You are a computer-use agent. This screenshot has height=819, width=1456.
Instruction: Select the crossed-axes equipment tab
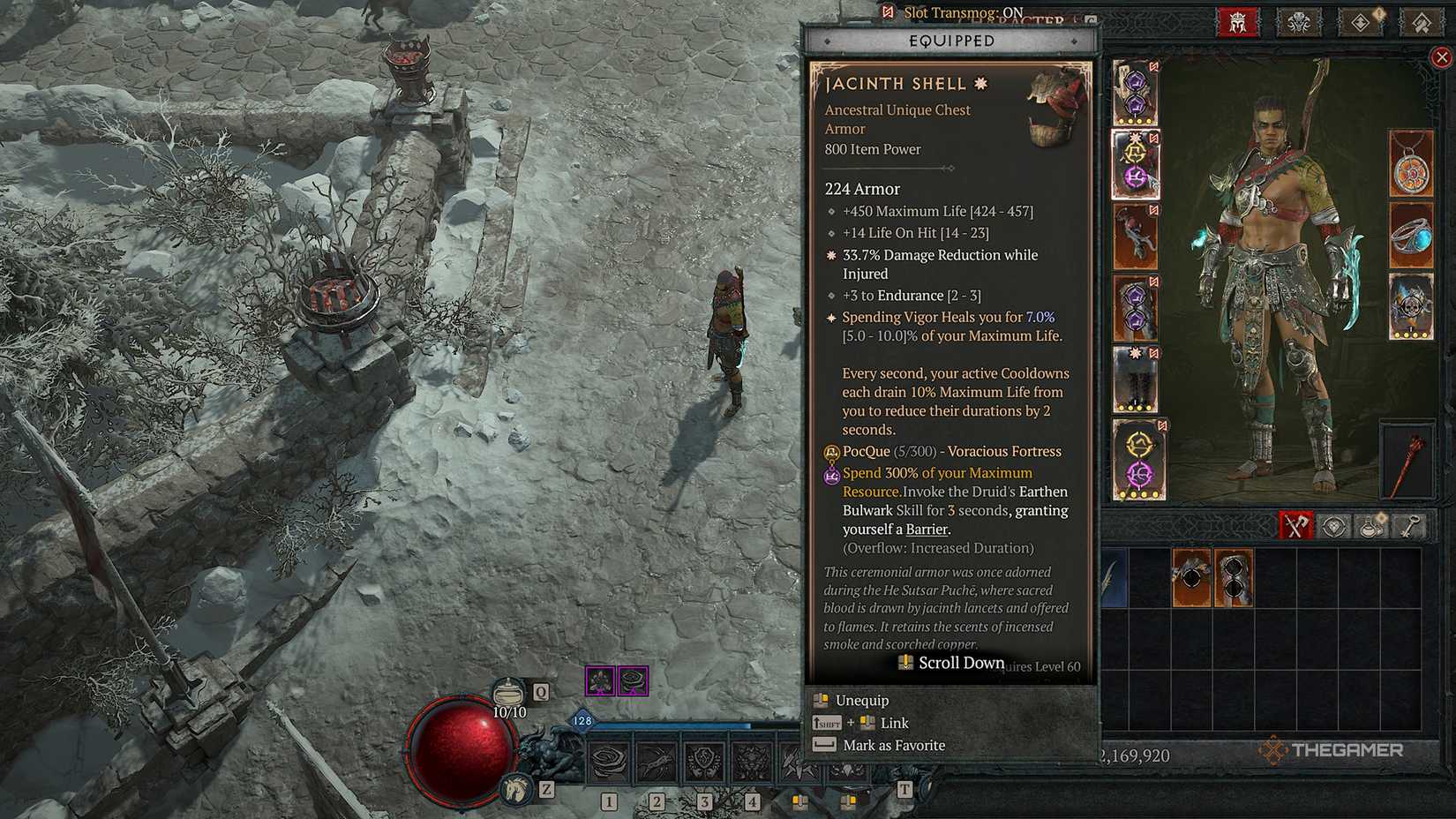click(x=1295, y=524)
